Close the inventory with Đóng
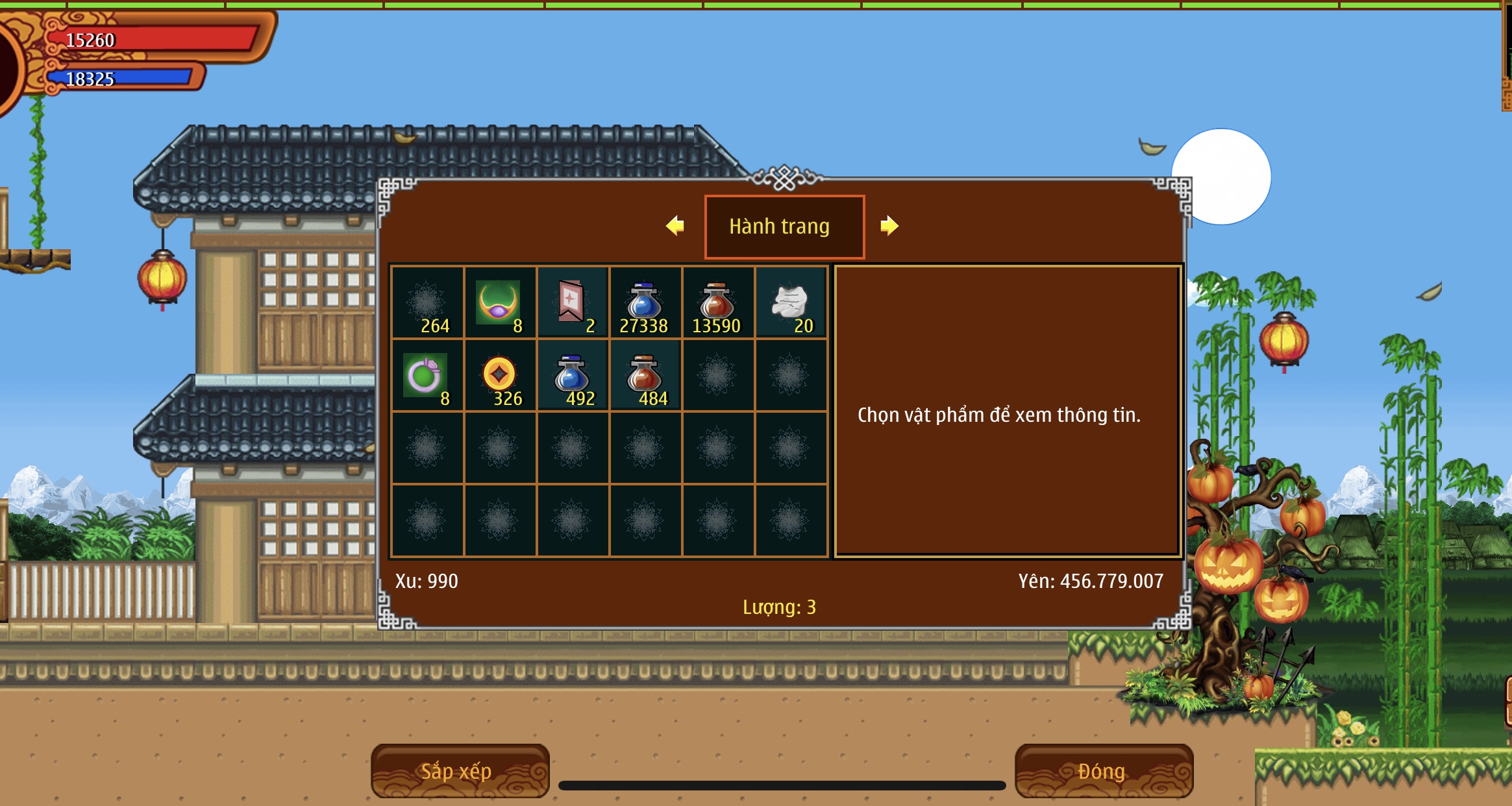This screenshot has width=1512, height=806. (1103, 771)
